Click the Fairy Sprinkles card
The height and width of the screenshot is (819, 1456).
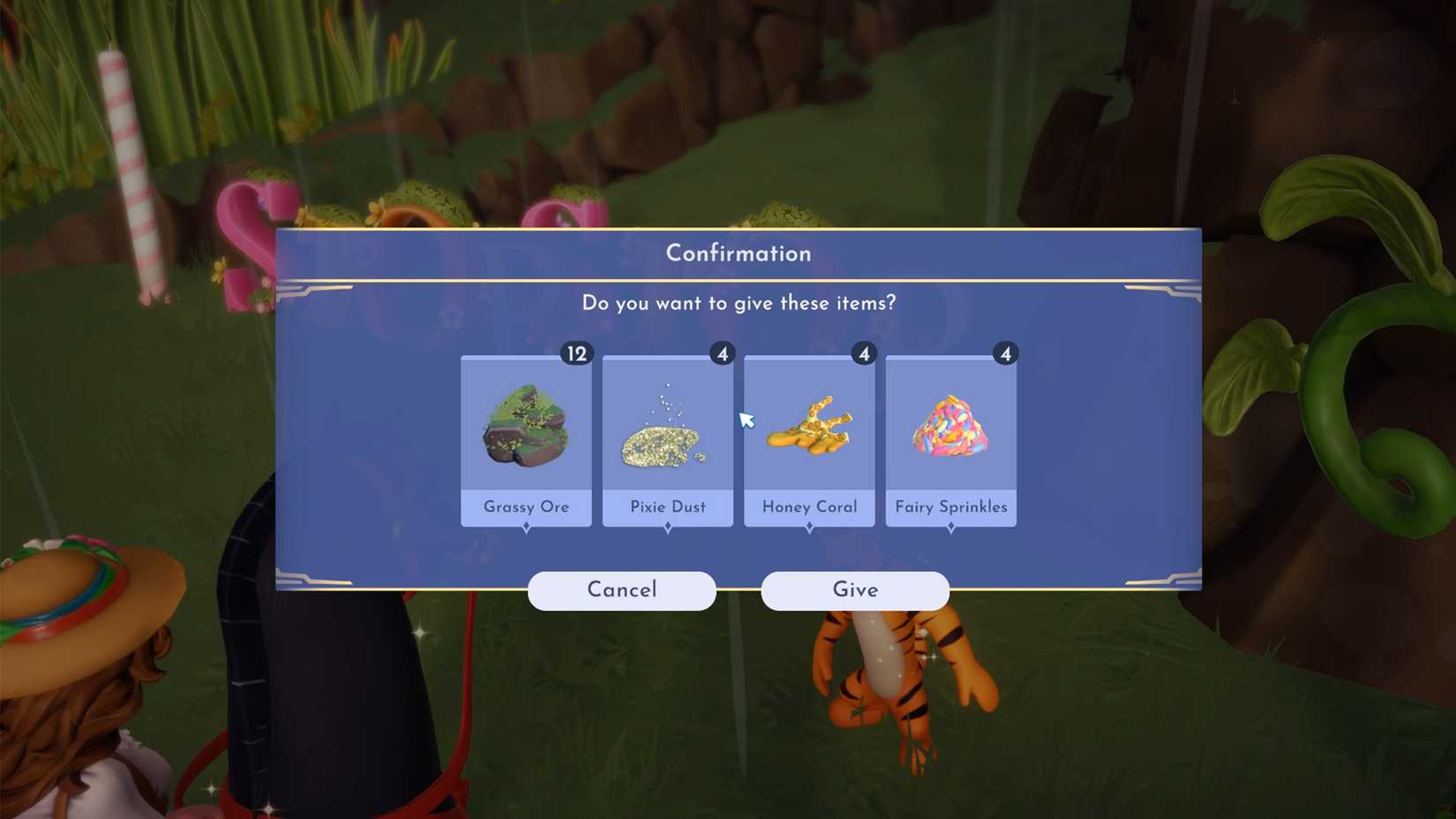(x=950, y=440)
